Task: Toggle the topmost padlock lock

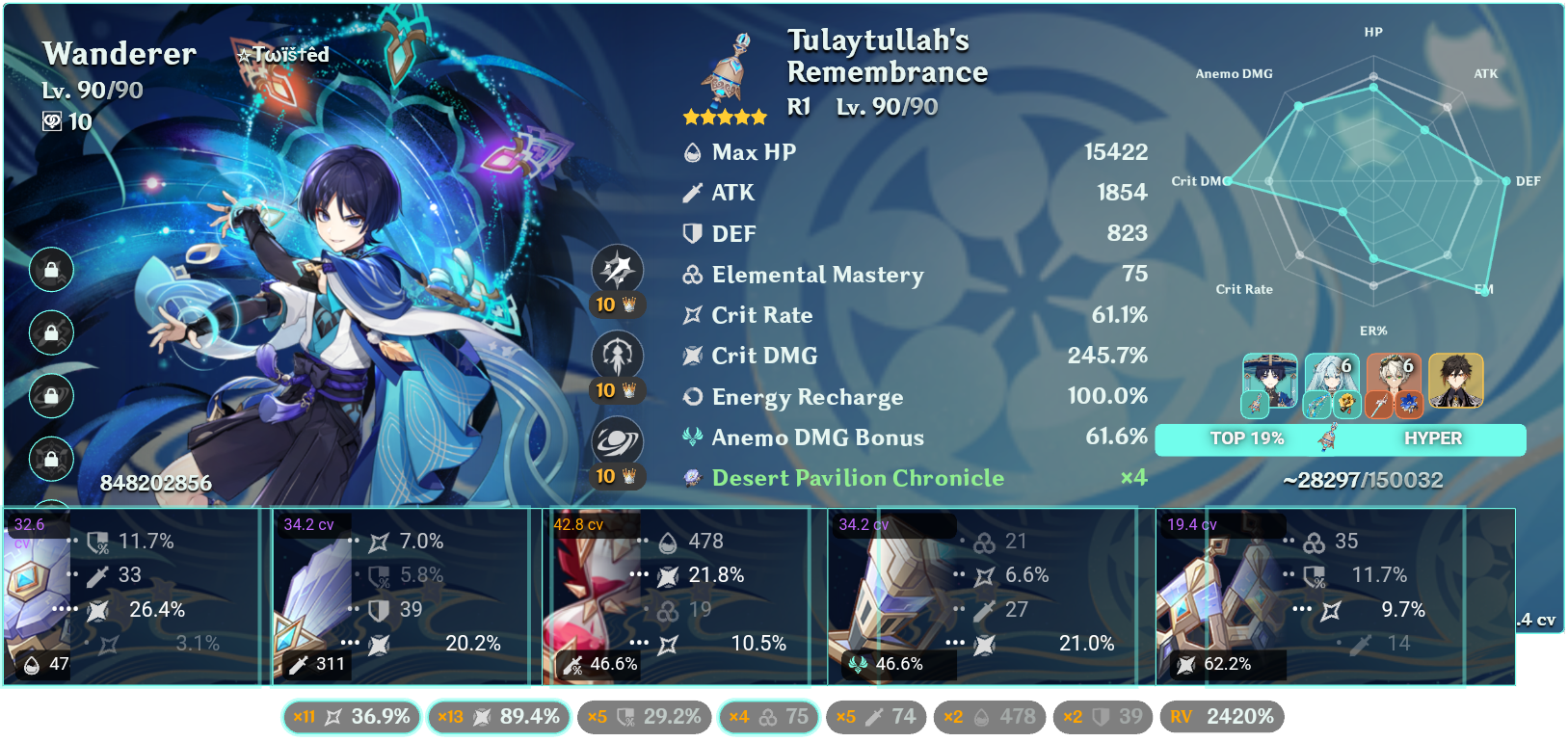Action: pos(50,270)
